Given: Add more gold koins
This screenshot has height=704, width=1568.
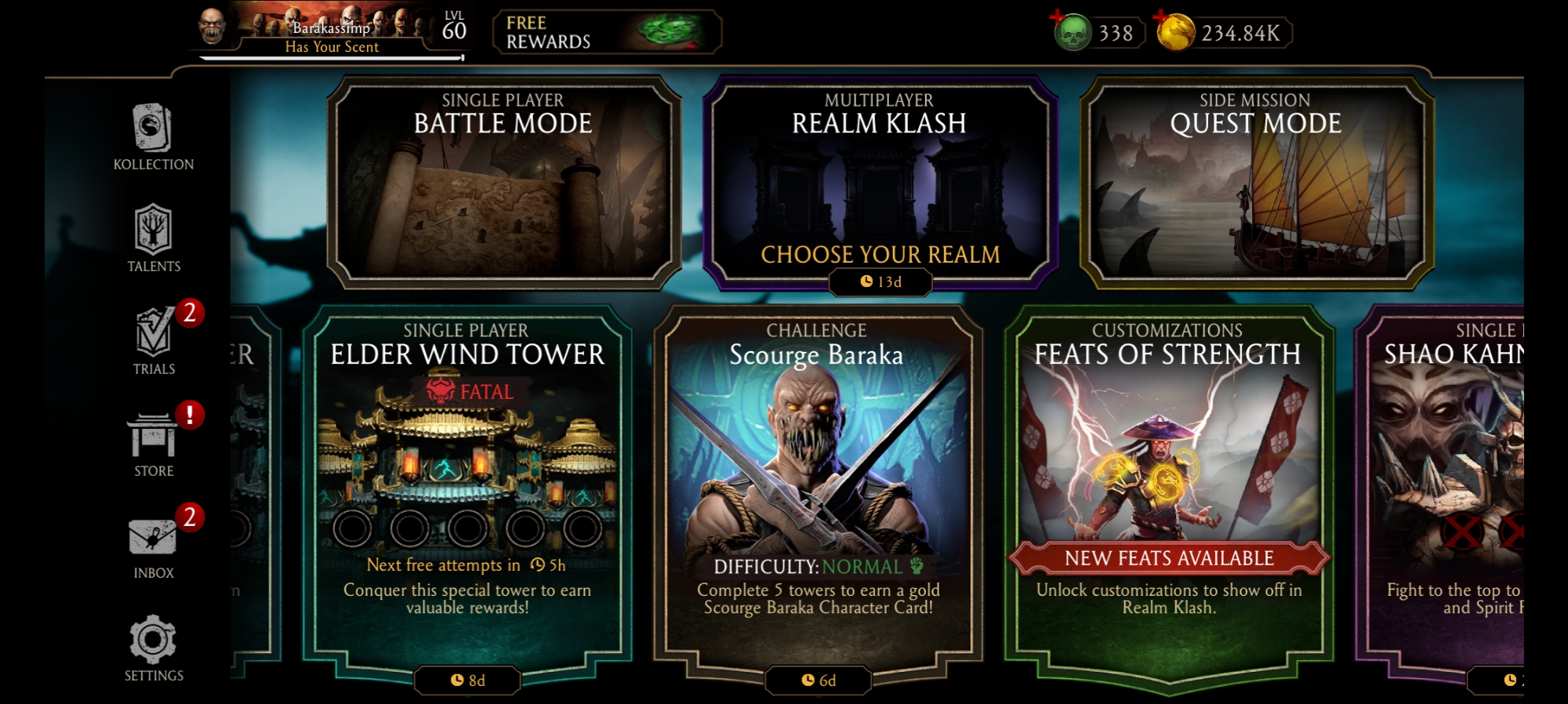Looking at the screenshot, I should [x=1162, y=19].
